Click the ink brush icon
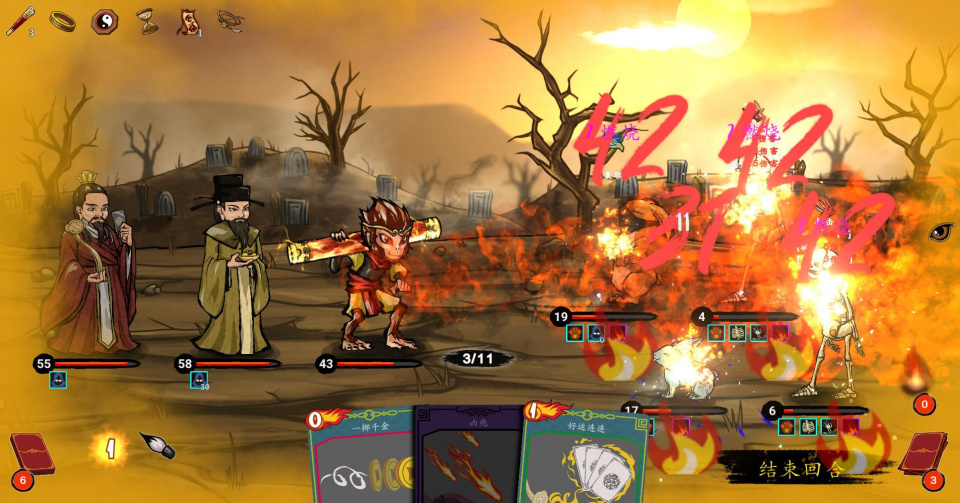 (156, 446)
